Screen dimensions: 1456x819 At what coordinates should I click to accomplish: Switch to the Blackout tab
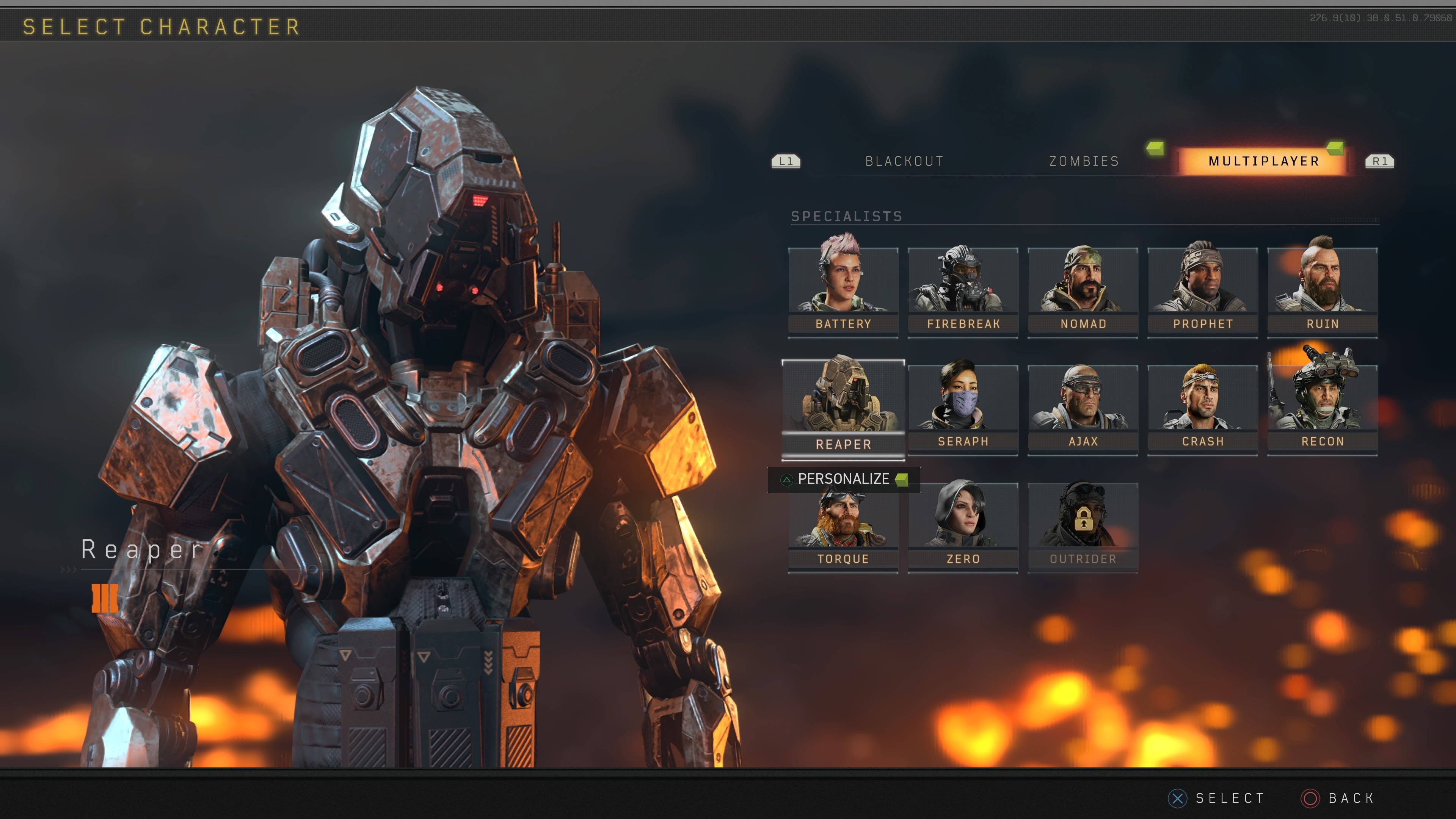pos(904,162)
